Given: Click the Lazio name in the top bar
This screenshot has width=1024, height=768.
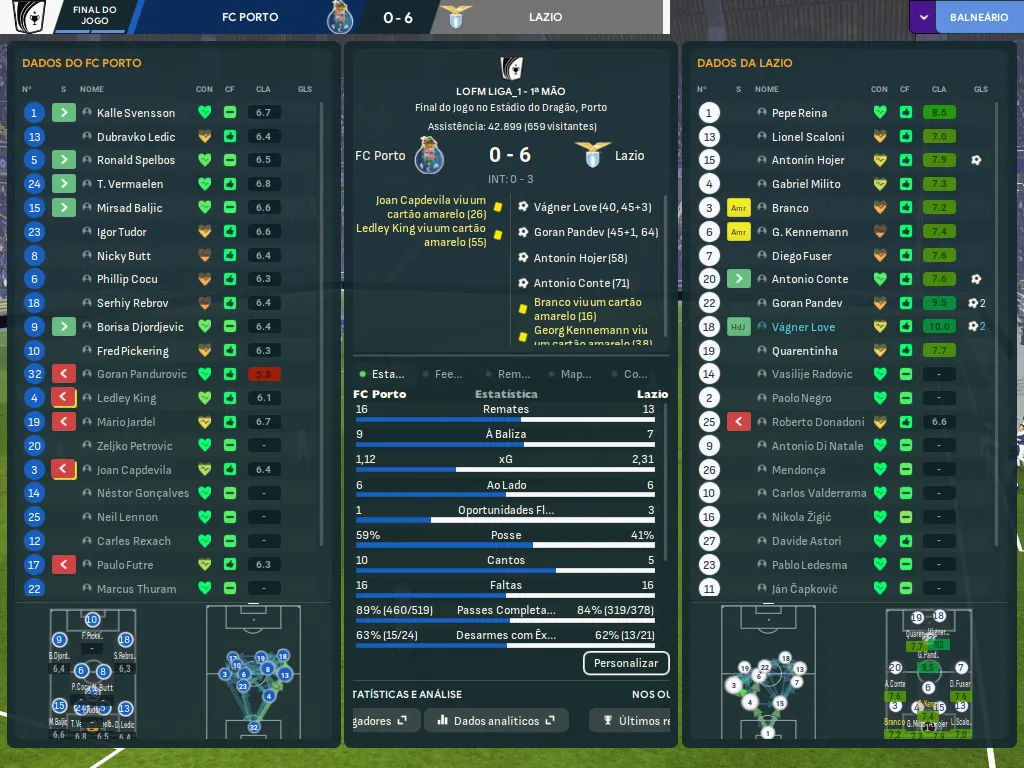Looking at the screenshot, I should point(545,17).
